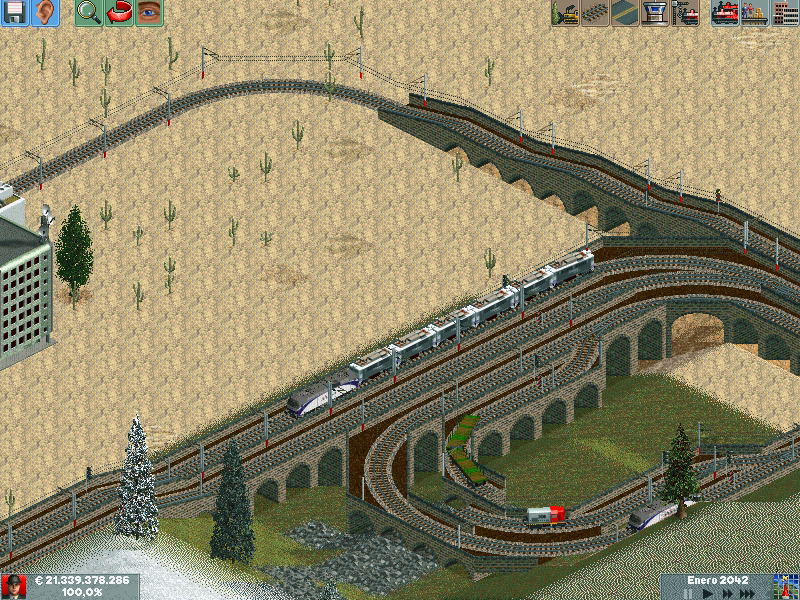Image resolution: width=800 pixels, height=600 pixels.
Task: Select the road construction tool
Action: (x=626, y=12)
